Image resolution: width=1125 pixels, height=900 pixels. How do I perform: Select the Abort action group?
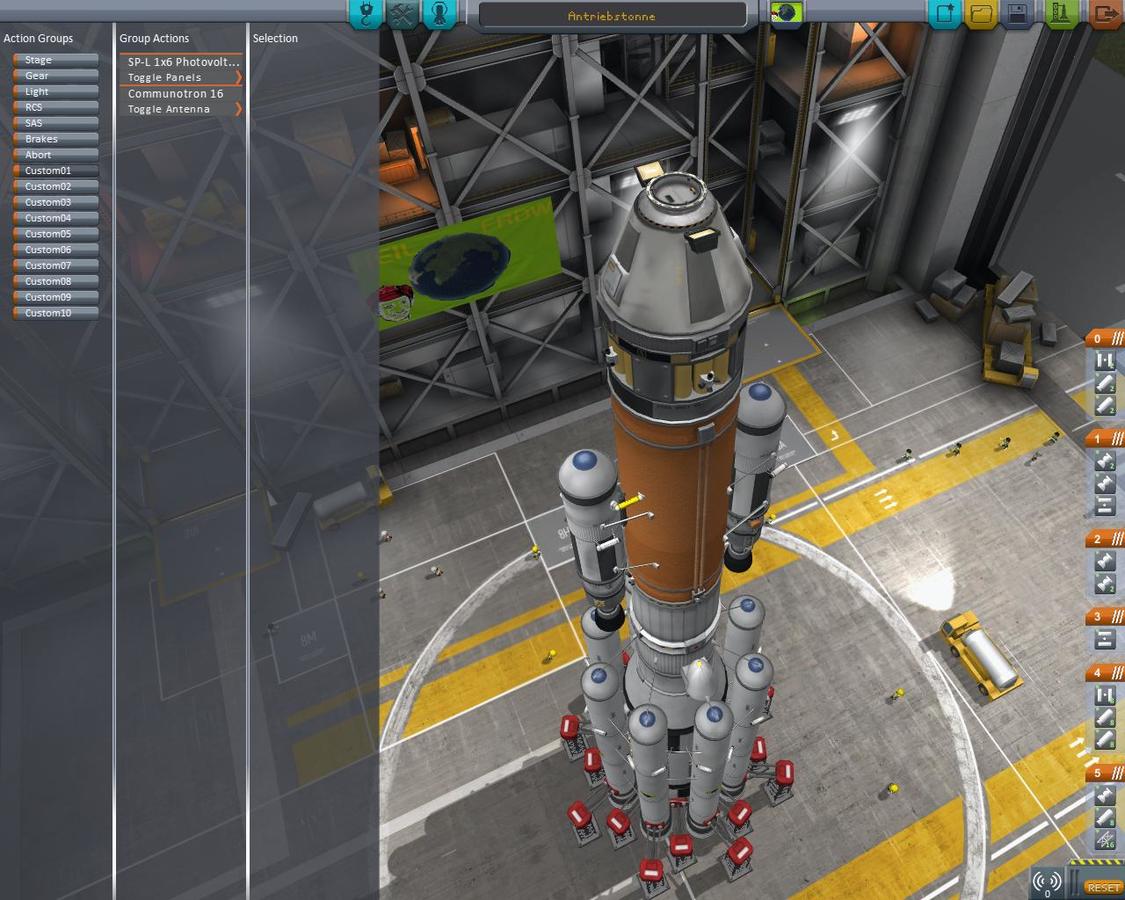(55, 155)
